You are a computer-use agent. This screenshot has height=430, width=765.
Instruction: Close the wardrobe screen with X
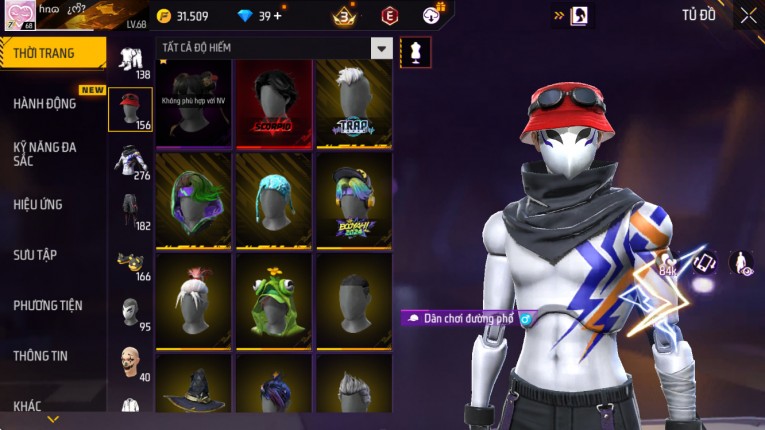tap(748, 15)
